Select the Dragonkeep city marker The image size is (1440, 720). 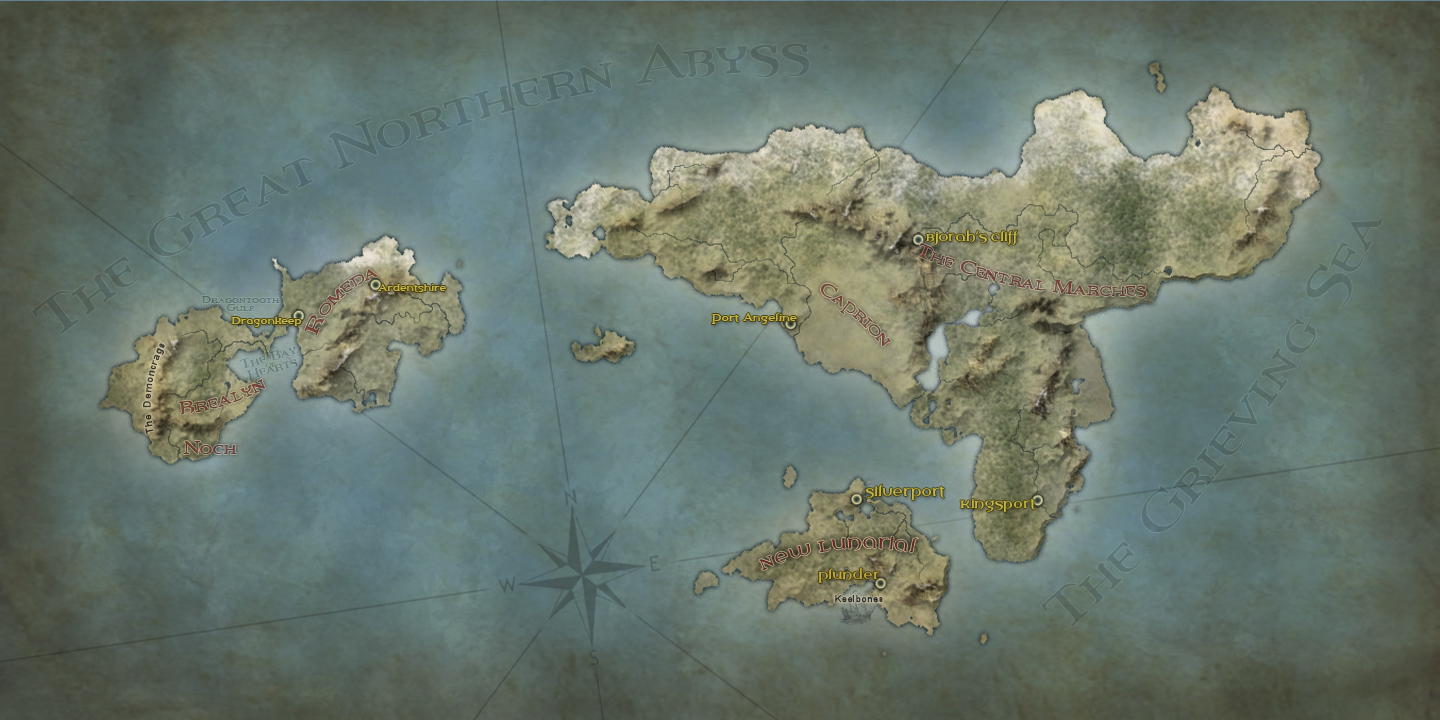298,316
